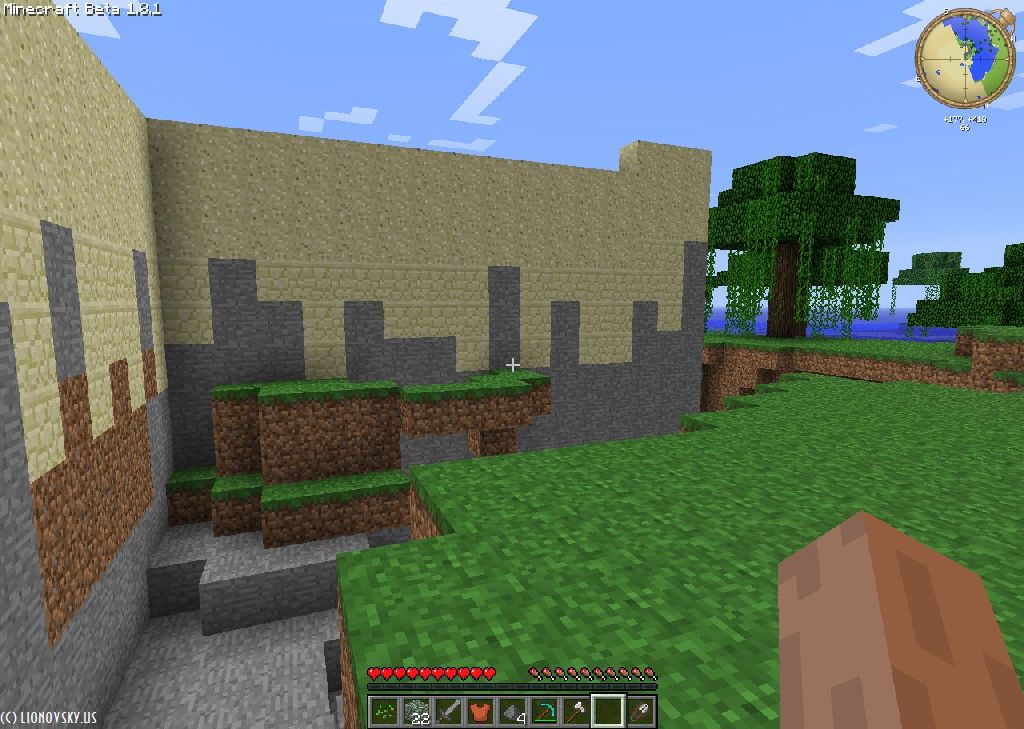Viewport: 1024px width, 729px height.
Task: Pick the flint stack of four
Action: 512,712
